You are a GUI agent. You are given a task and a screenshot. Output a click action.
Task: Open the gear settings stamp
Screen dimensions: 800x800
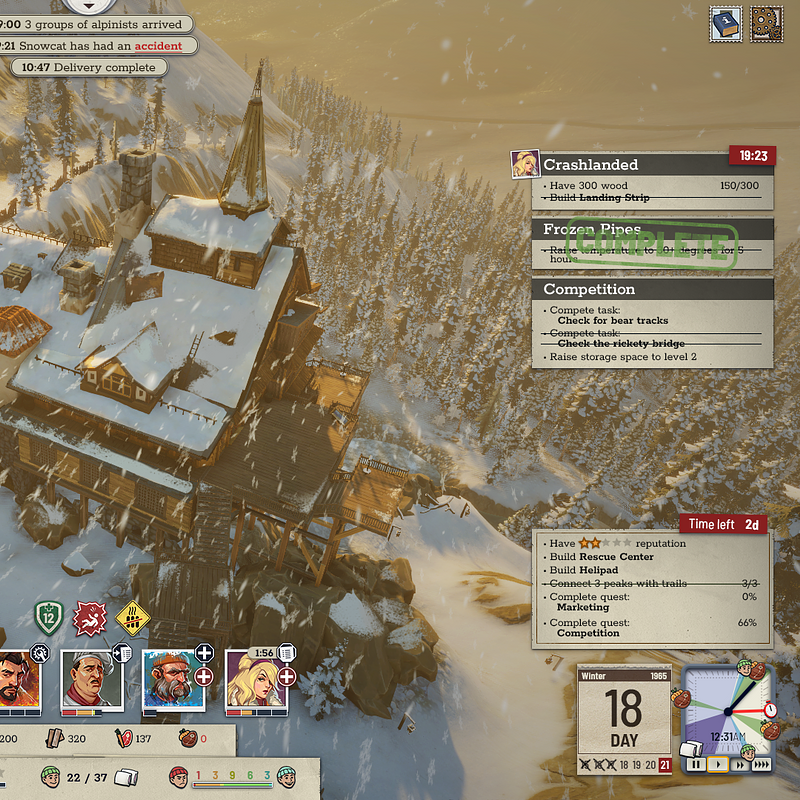767,25
